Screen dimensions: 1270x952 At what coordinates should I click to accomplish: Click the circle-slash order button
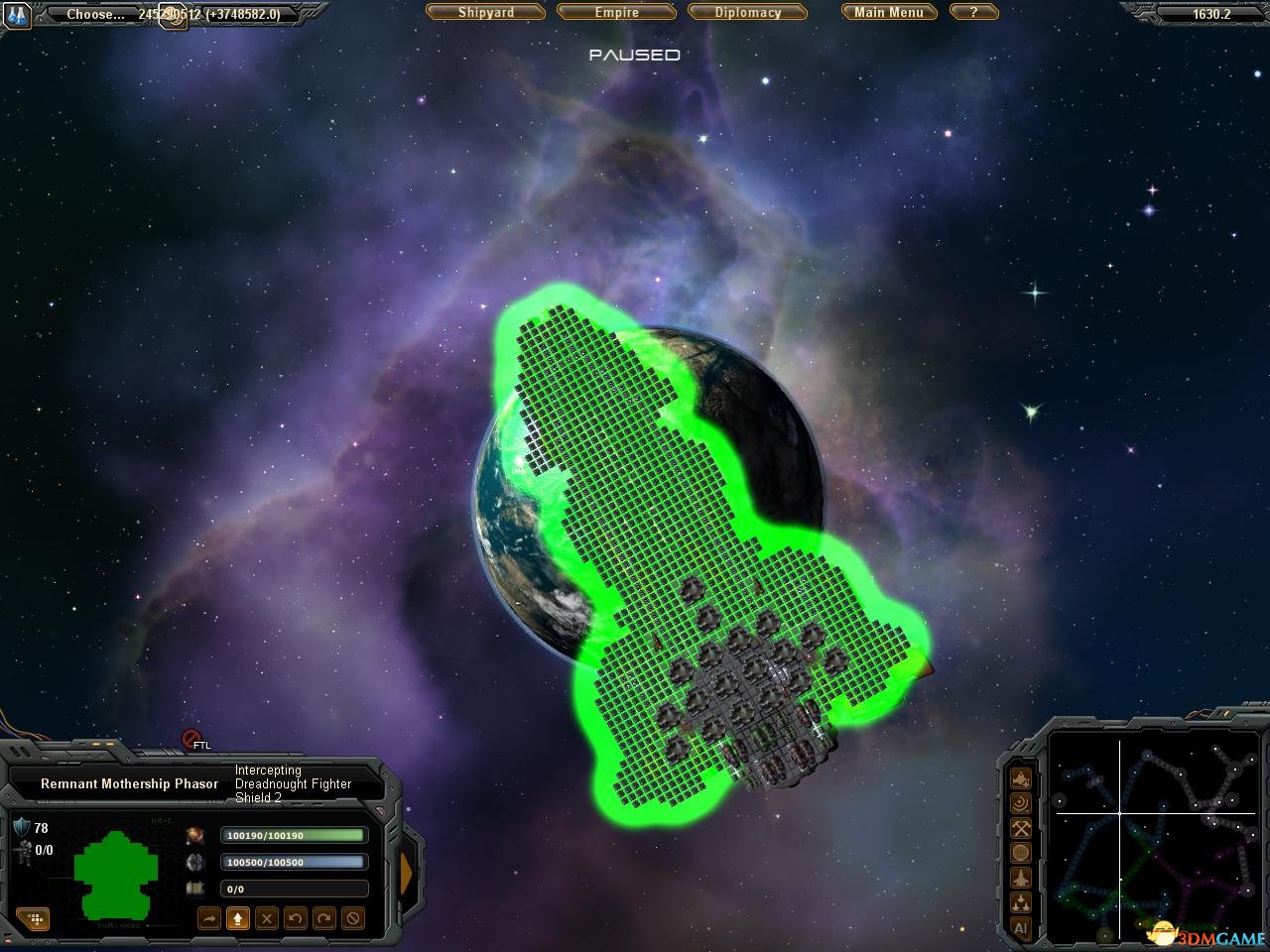pos(352,919)
